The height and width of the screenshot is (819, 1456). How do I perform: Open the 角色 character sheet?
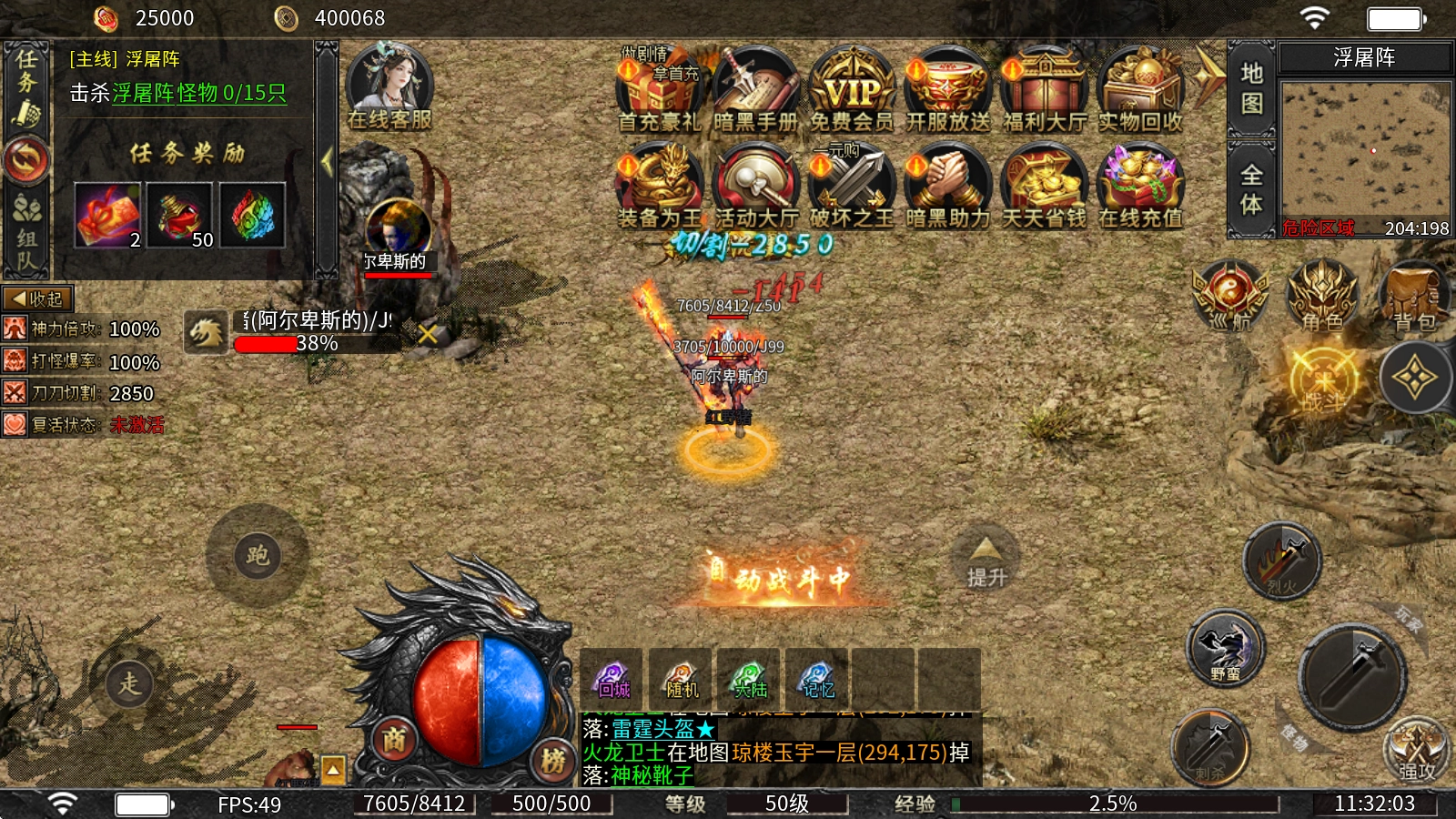1321,296
